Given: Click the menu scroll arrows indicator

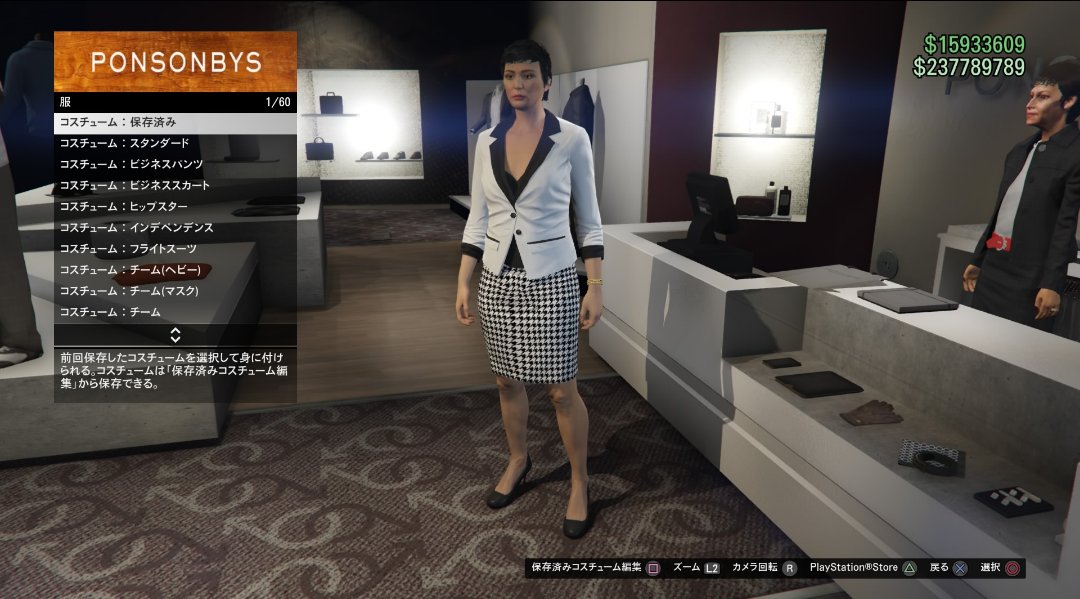Looking at the screenshot, I should click(175, 334).
